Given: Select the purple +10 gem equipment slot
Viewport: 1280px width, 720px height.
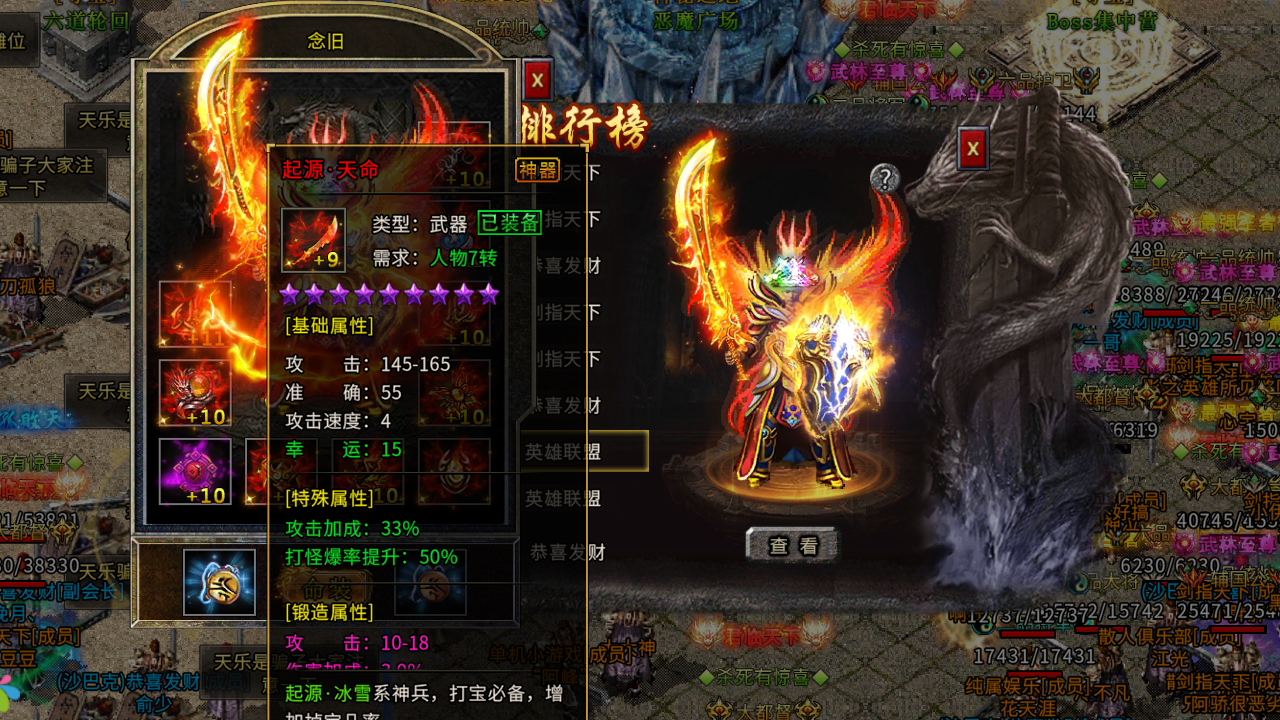Looking at the screenshot, I should [x=195, y=470].
